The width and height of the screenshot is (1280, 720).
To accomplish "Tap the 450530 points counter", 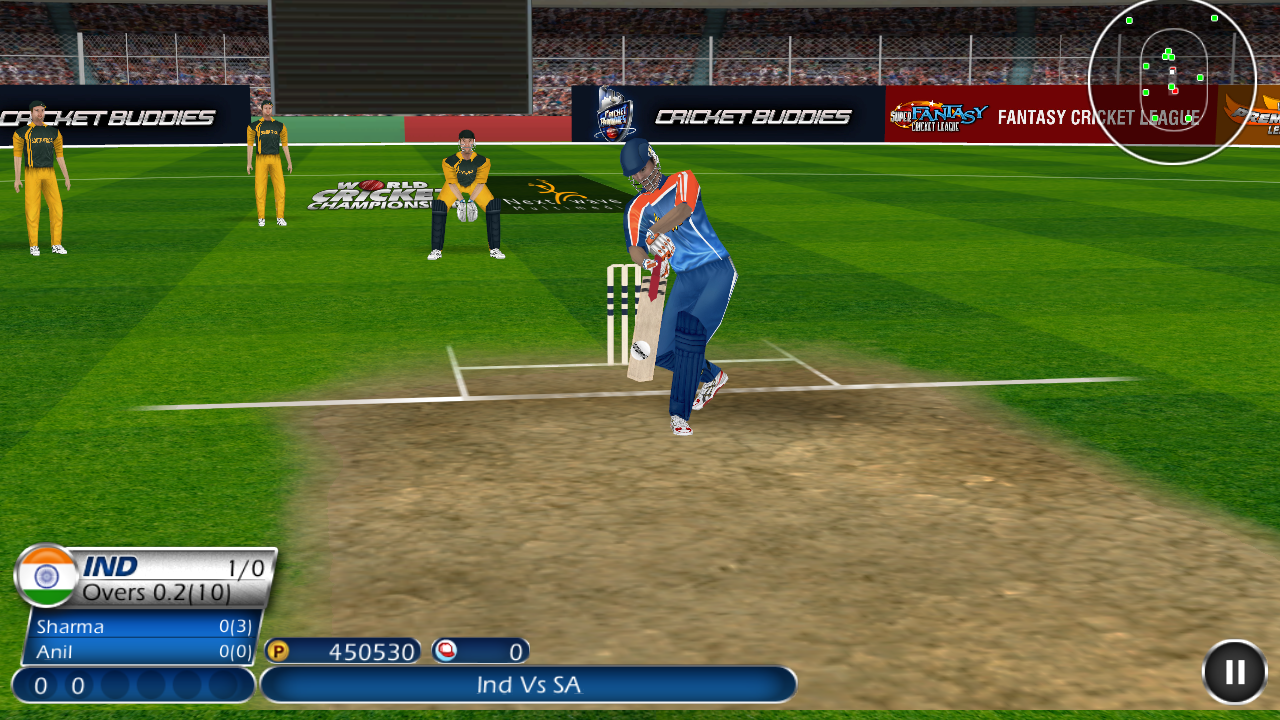I will 370,650.
